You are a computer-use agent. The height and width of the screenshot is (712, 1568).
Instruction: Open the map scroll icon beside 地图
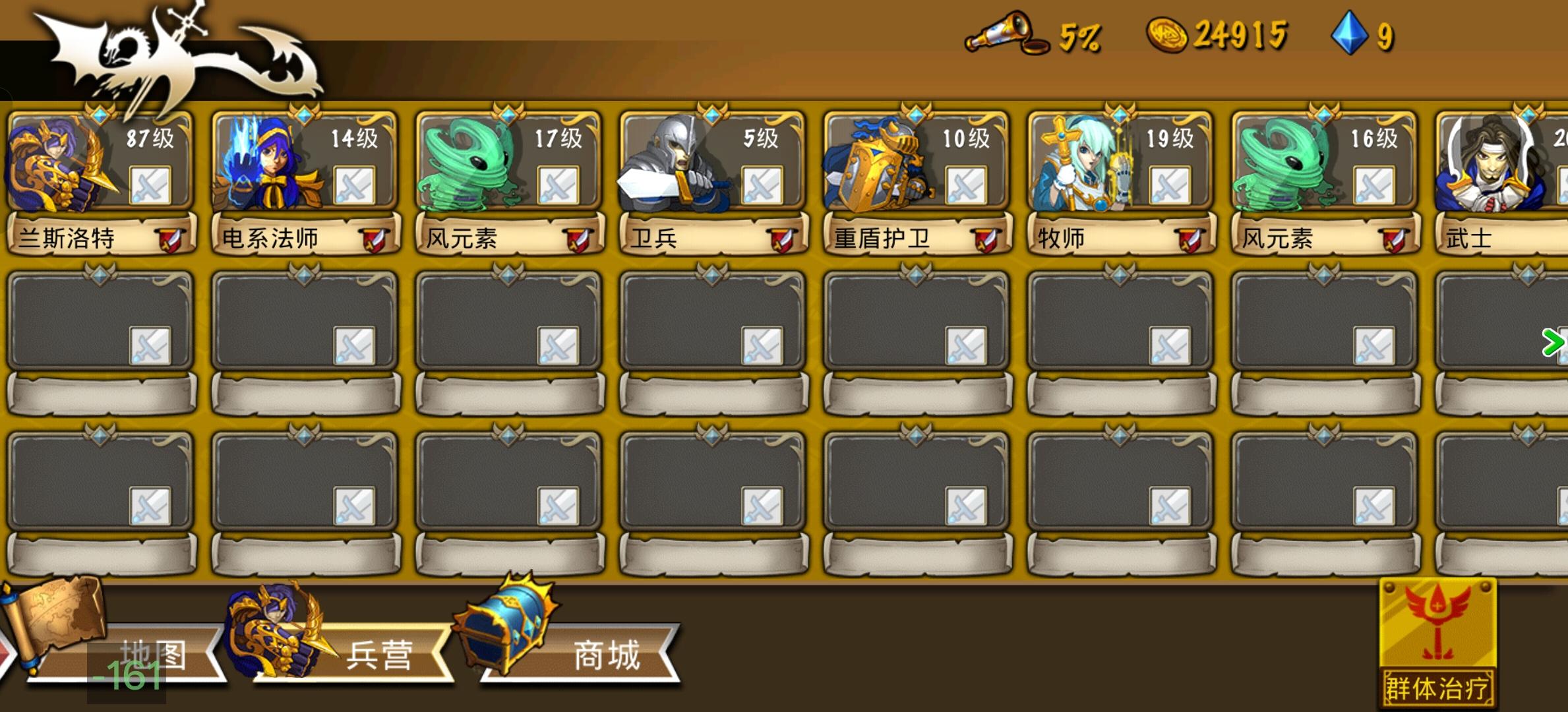point(56,630)
